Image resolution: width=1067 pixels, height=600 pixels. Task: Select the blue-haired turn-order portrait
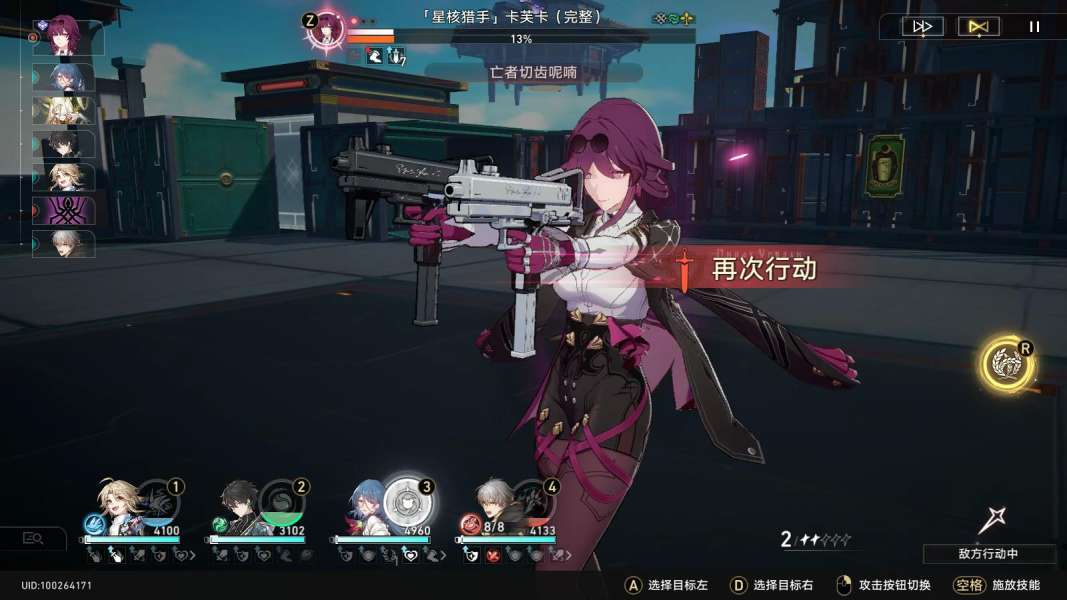(66, 77)
